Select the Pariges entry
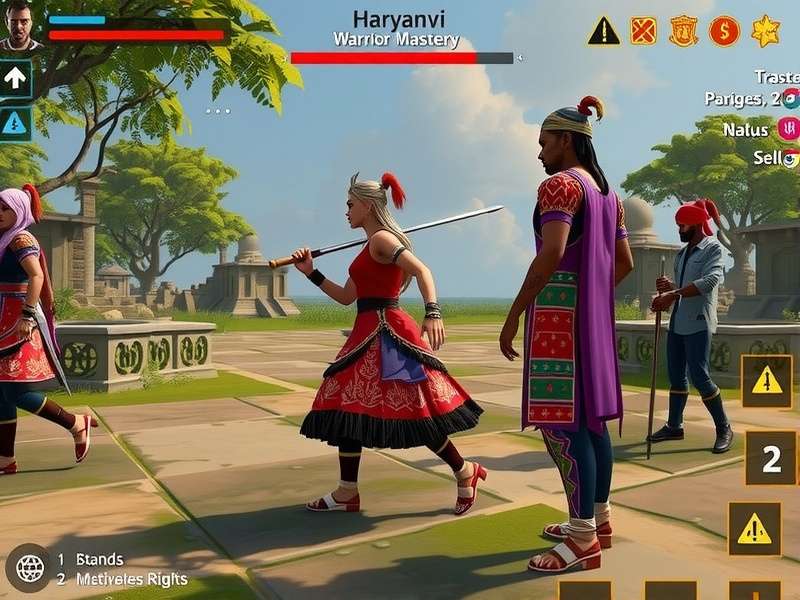Image resolution: width=800 pixels, height=600 pixels. (x=742, y=99)
